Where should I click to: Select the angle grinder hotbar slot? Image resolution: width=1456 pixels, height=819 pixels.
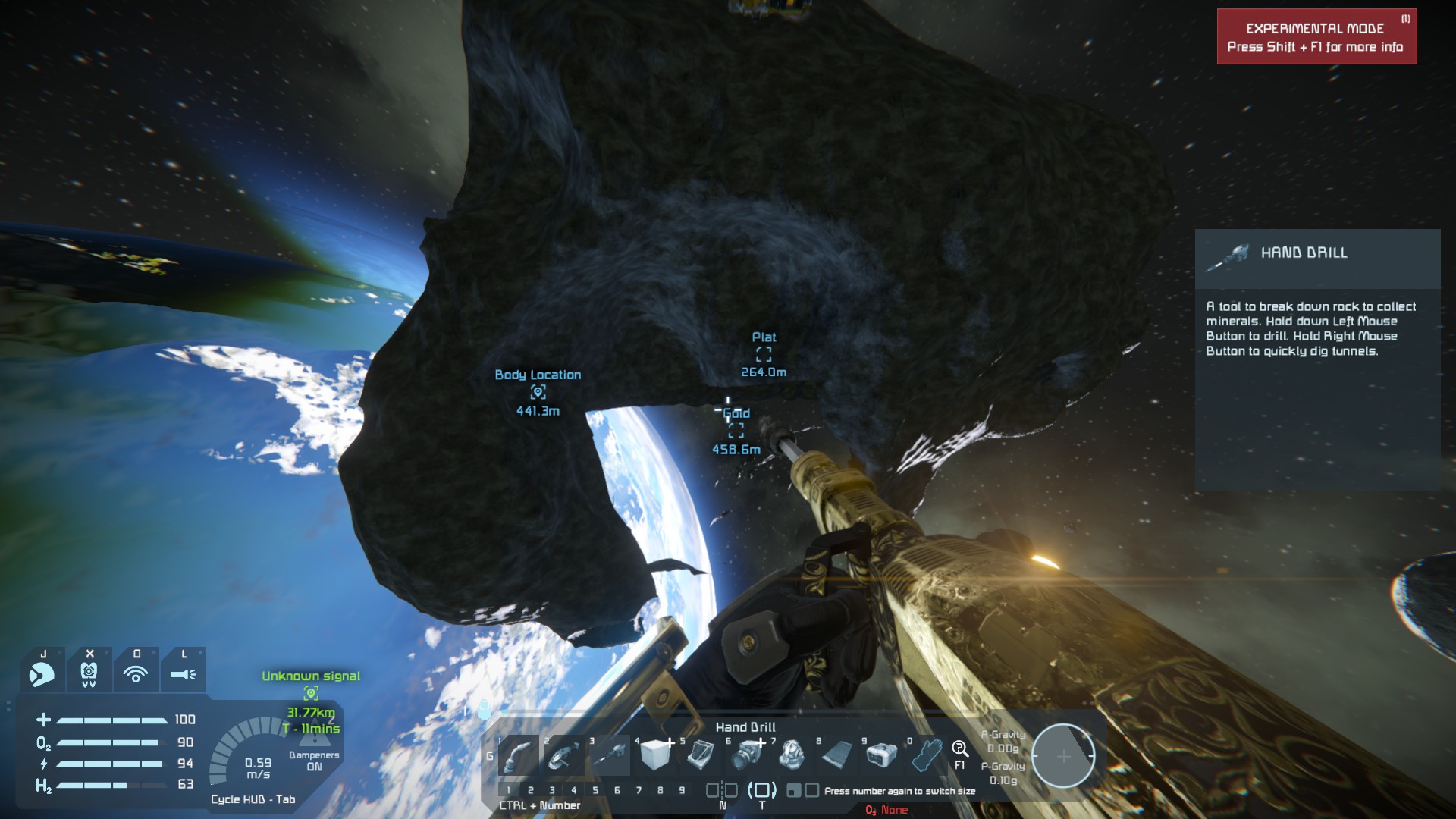pos(563,755)
